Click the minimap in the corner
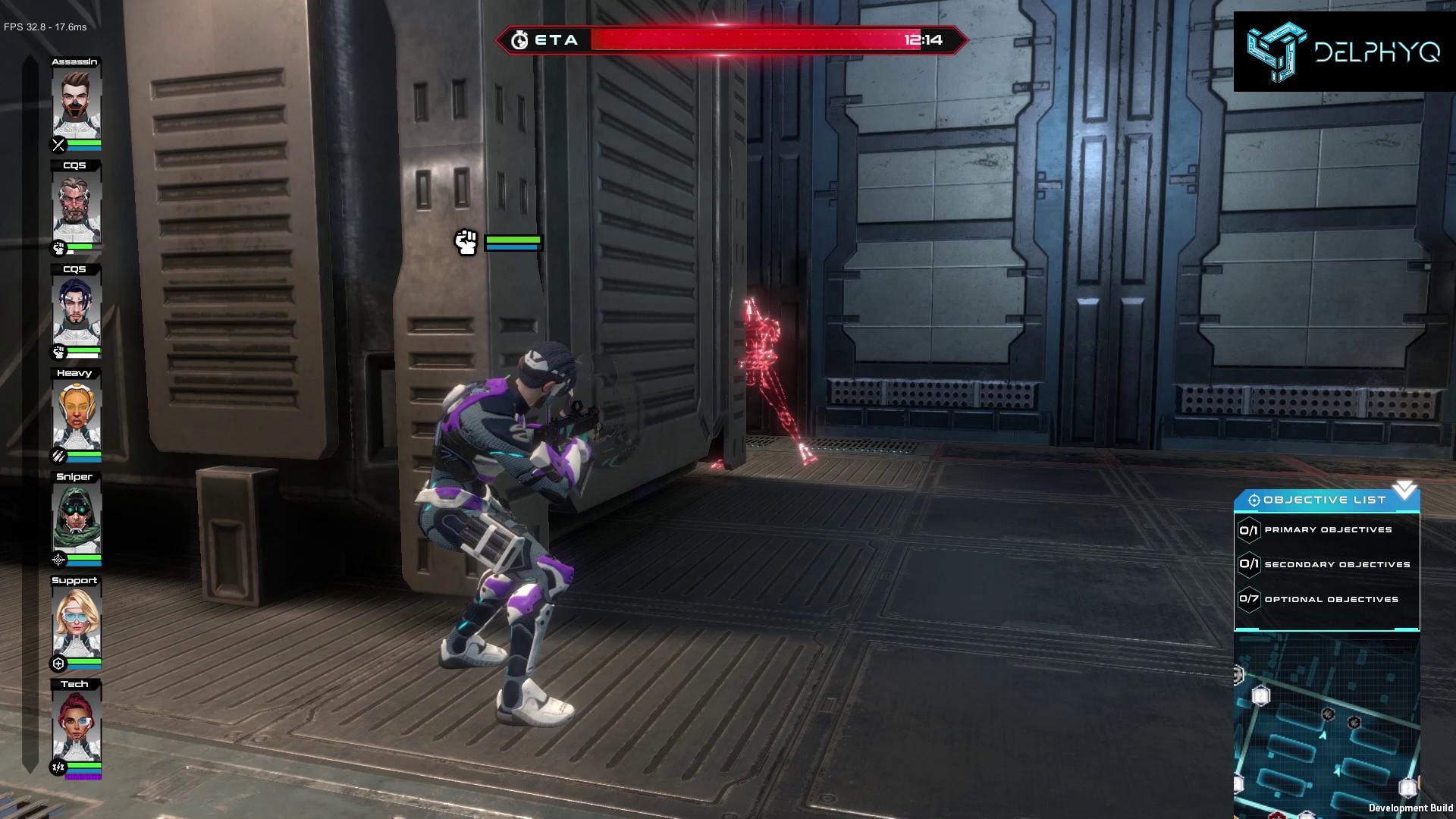This screenshot has height=819, width=1456. pyautogui.click(x=1327, y=728)
